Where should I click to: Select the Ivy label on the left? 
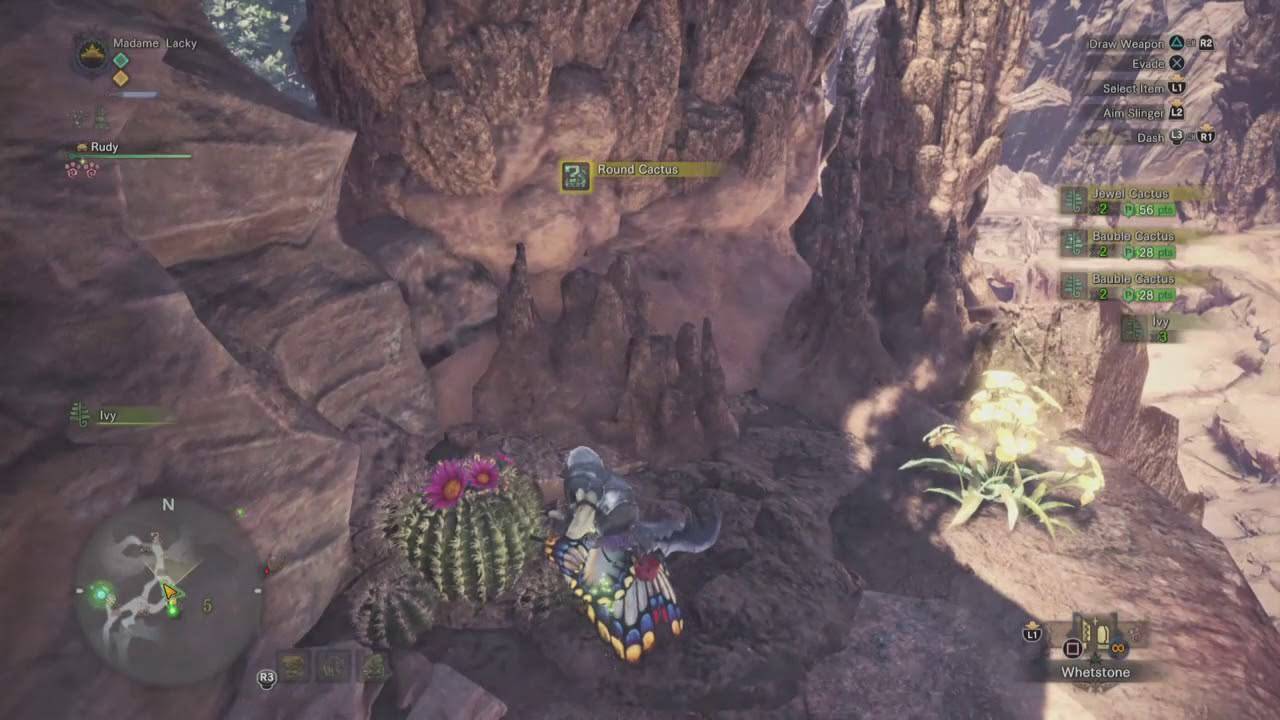pyautogui.click(x=108, y=415)
